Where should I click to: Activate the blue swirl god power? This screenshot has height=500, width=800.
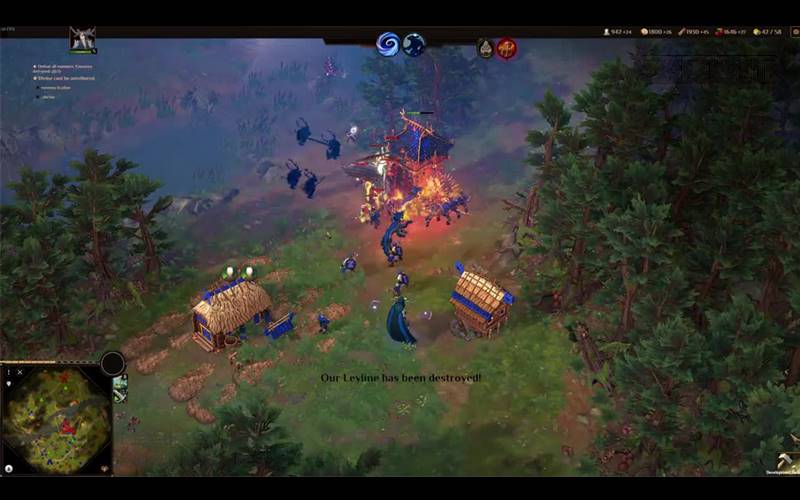point(387,44)
